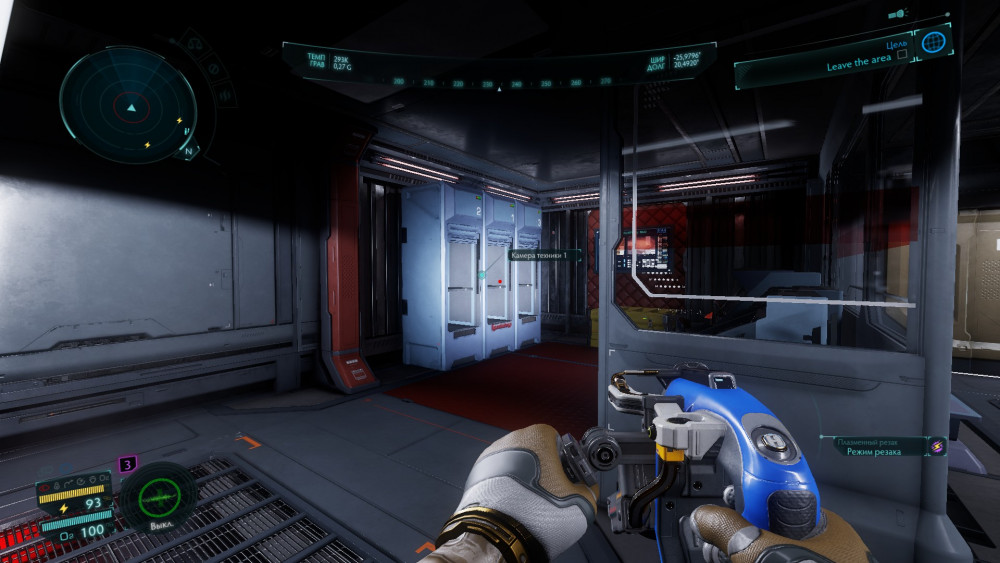Click the heat waves icon beside radar

[x=223, y=95]
